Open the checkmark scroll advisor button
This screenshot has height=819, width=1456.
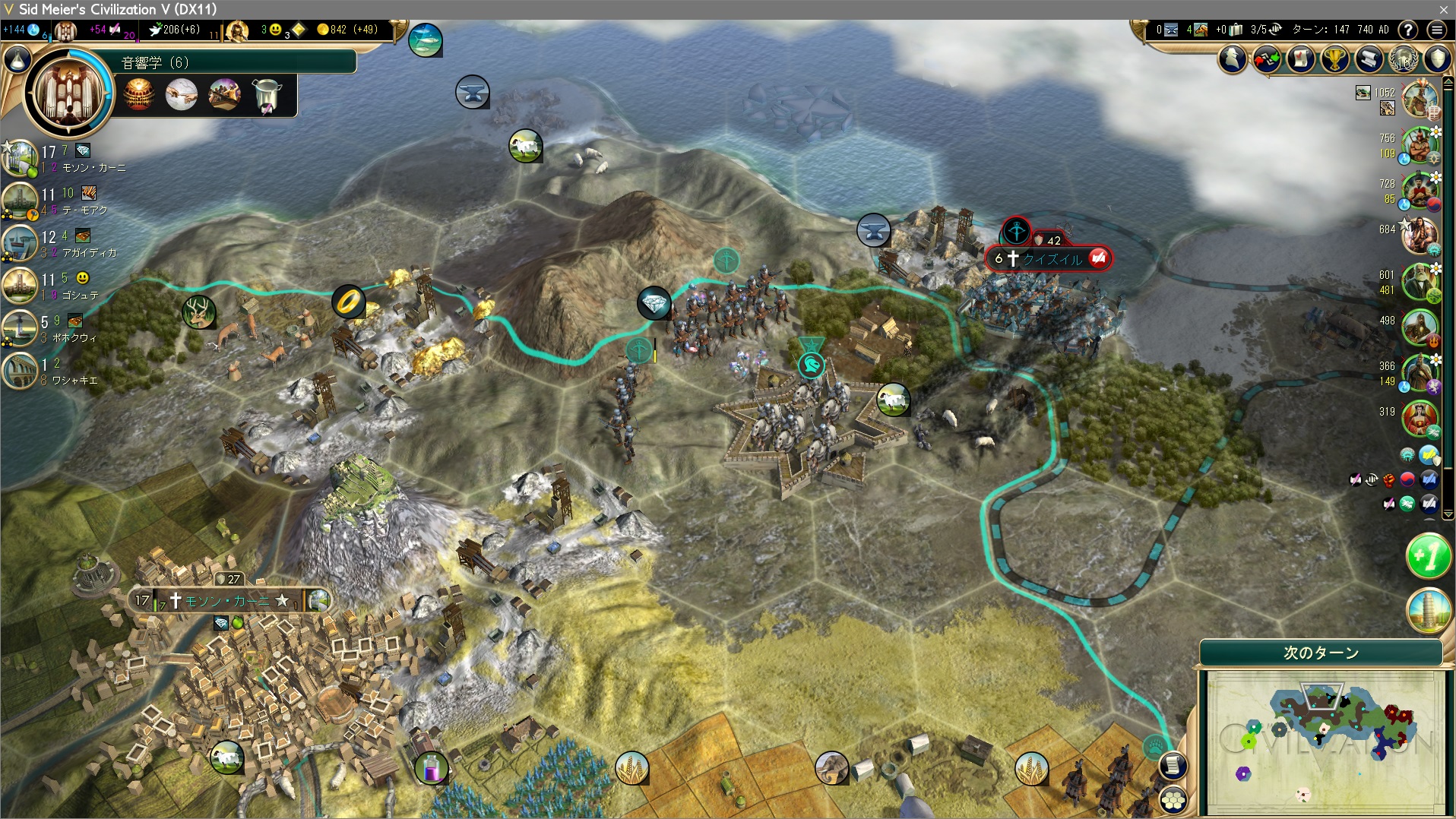tap(1301, 59)
